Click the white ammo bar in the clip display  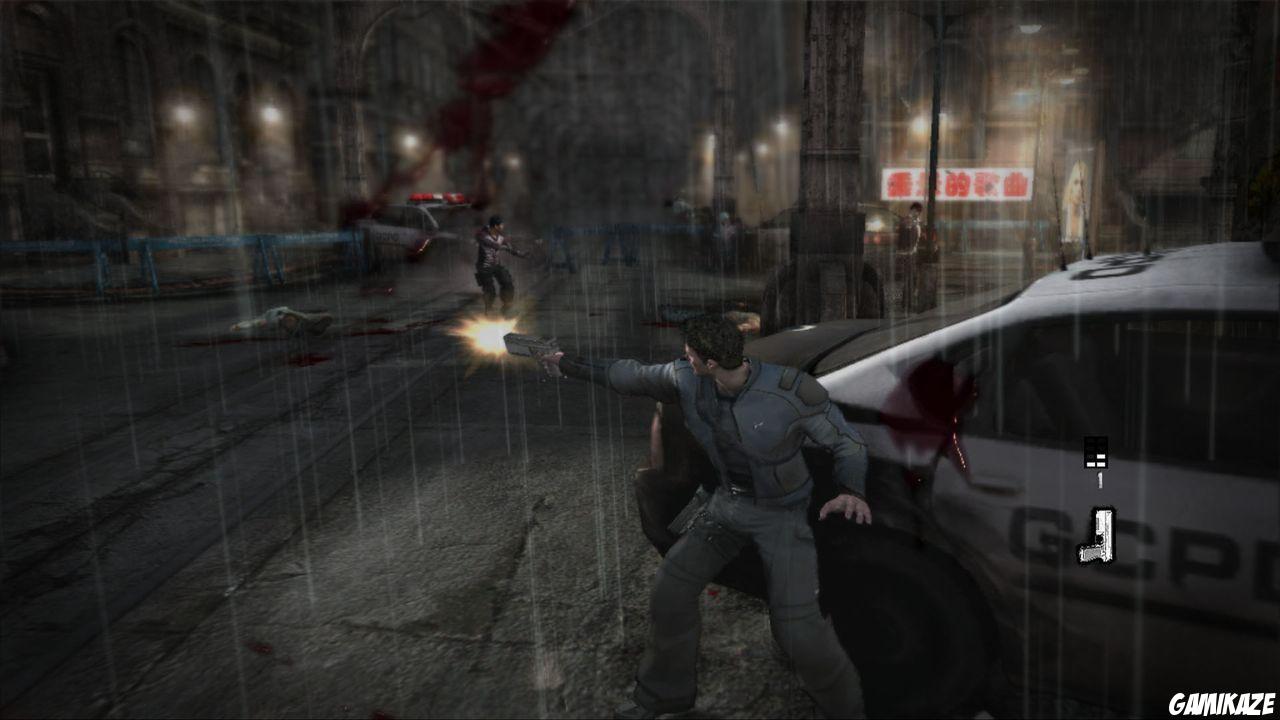(x=1100, y=457)
